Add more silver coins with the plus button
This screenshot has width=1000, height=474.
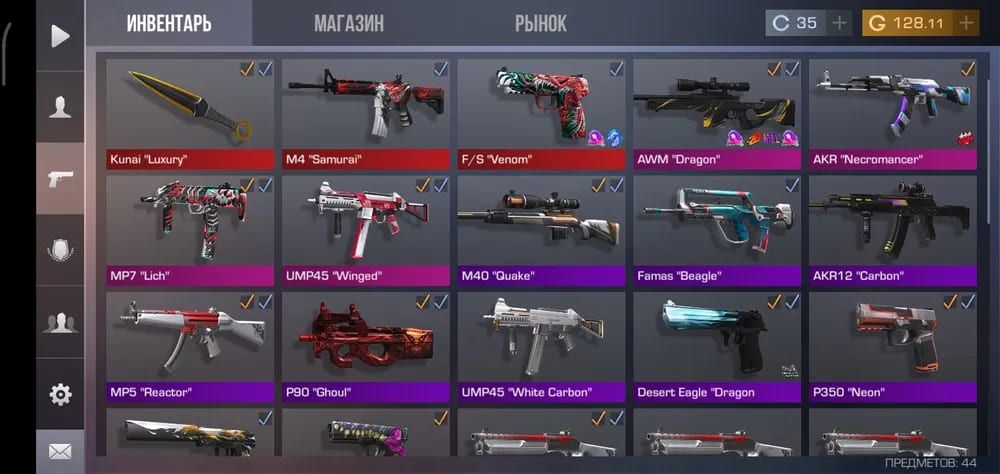(839, 23)
